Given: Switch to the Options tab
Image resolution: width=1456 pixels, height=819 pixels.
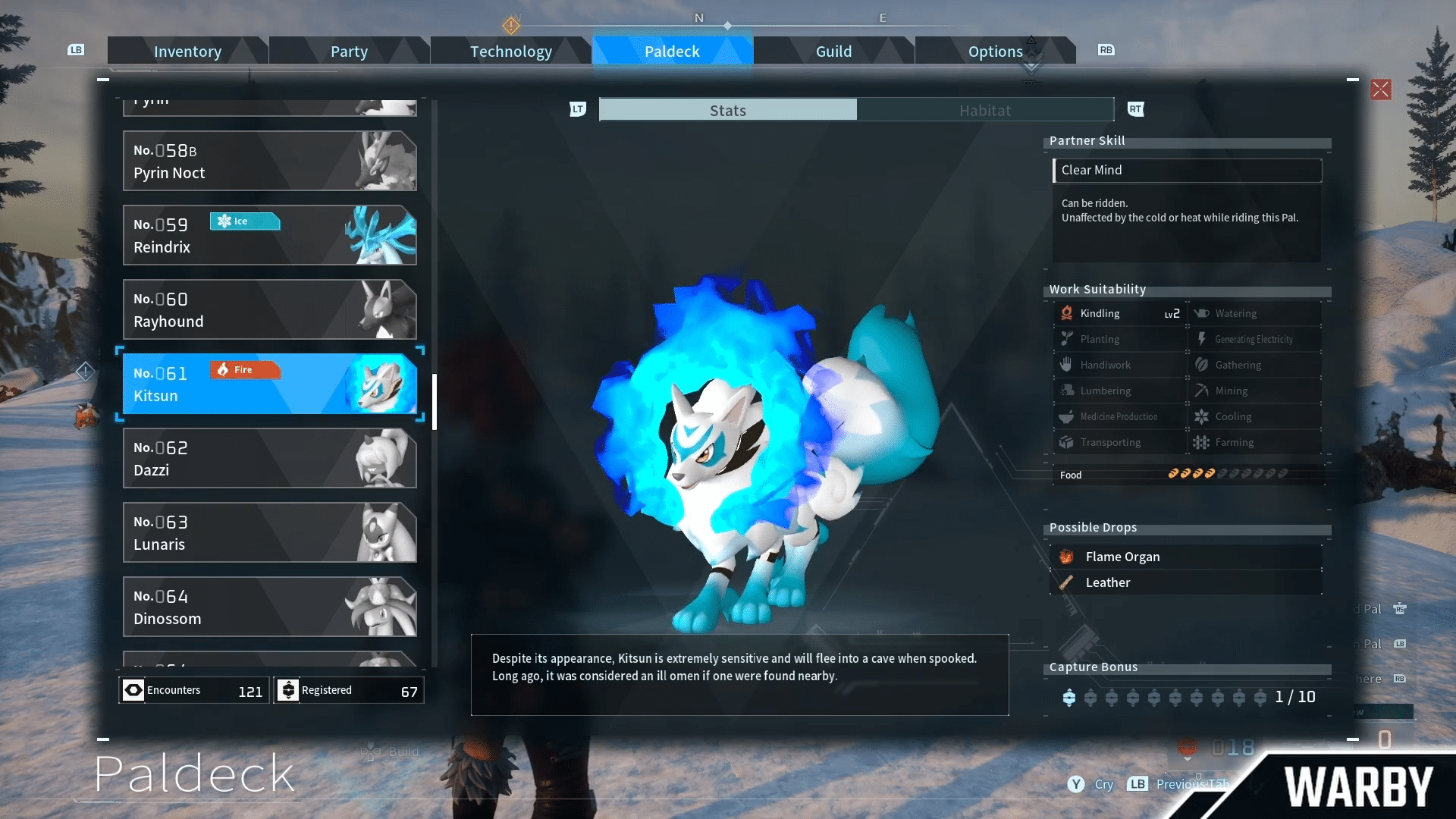Looking at the screenshot, I should 995,52.
